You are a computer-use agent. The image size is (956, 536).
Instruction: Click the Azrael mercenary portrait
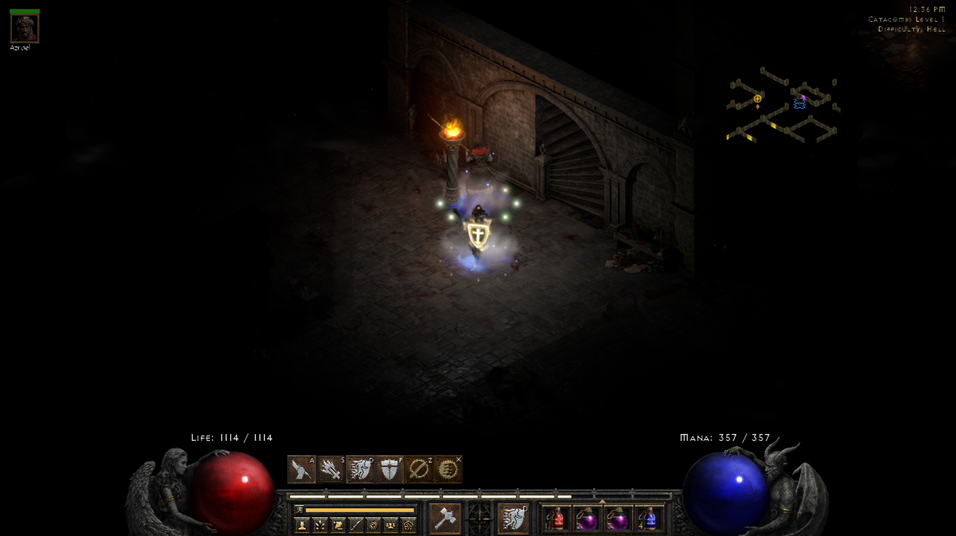tap(24, 28)
